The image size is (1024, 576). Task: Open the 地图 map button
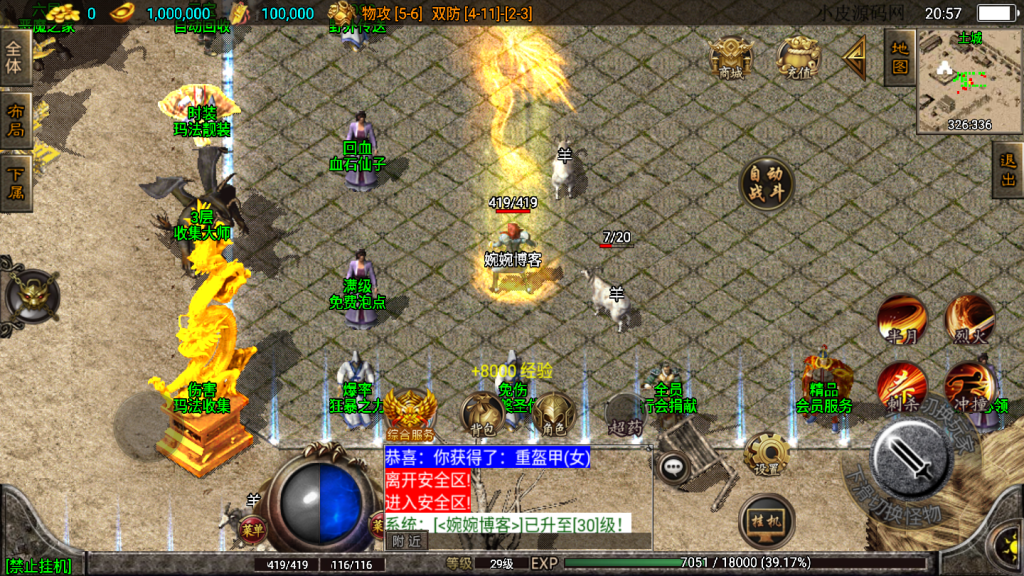(899, 57)
